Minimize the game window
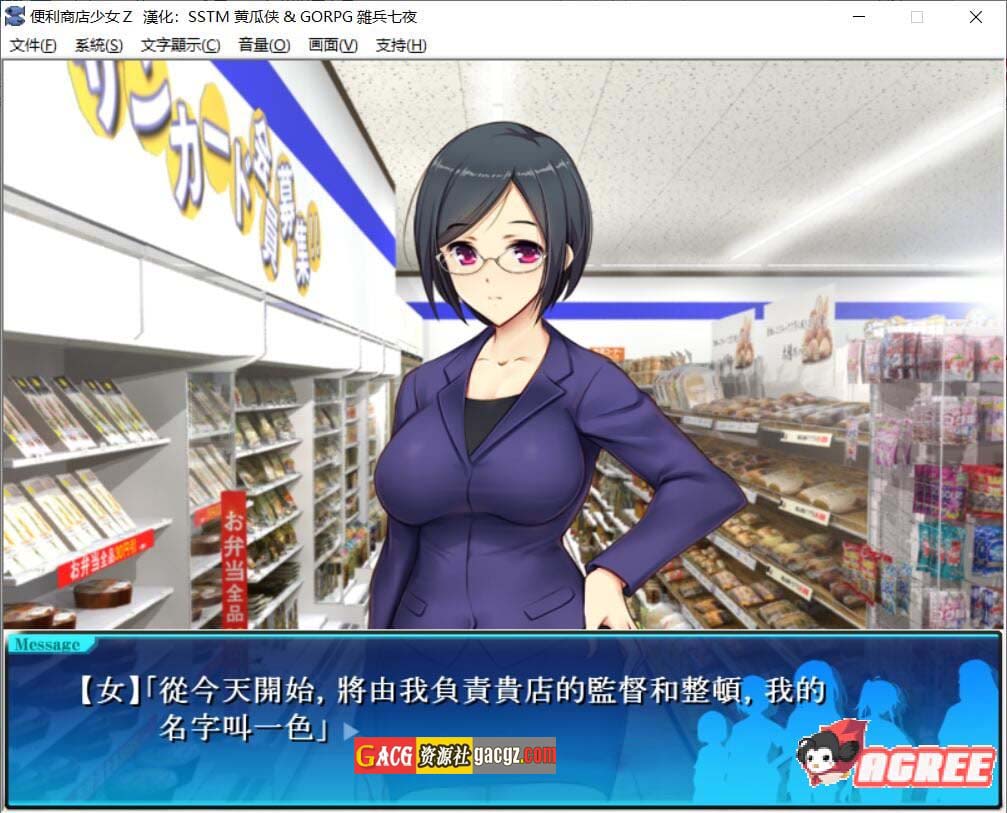1007x813 pixels. coord(859,17)
